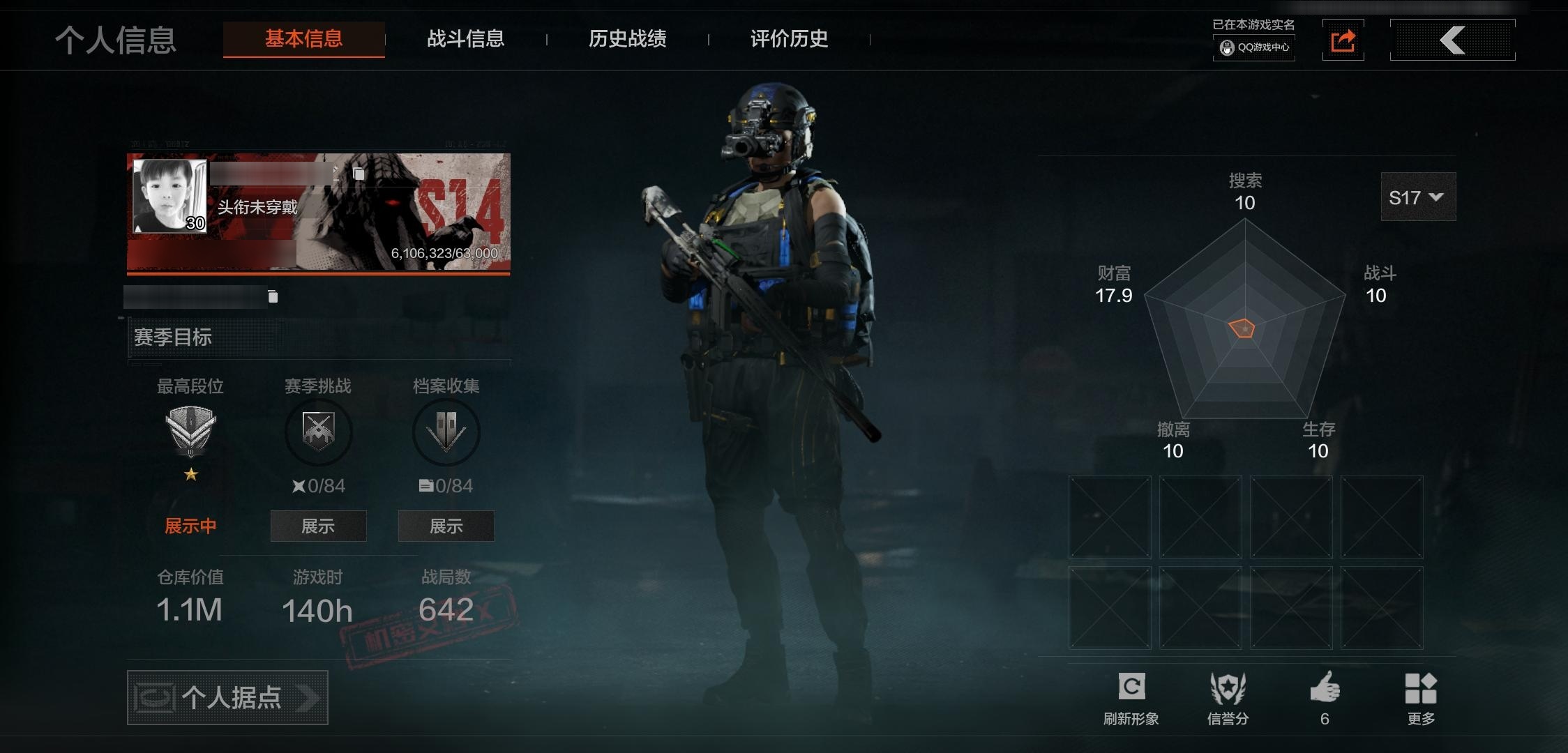Copy the player name beside the banner
The width and height of the screenshot is (1568, 753).
point(359,174)
